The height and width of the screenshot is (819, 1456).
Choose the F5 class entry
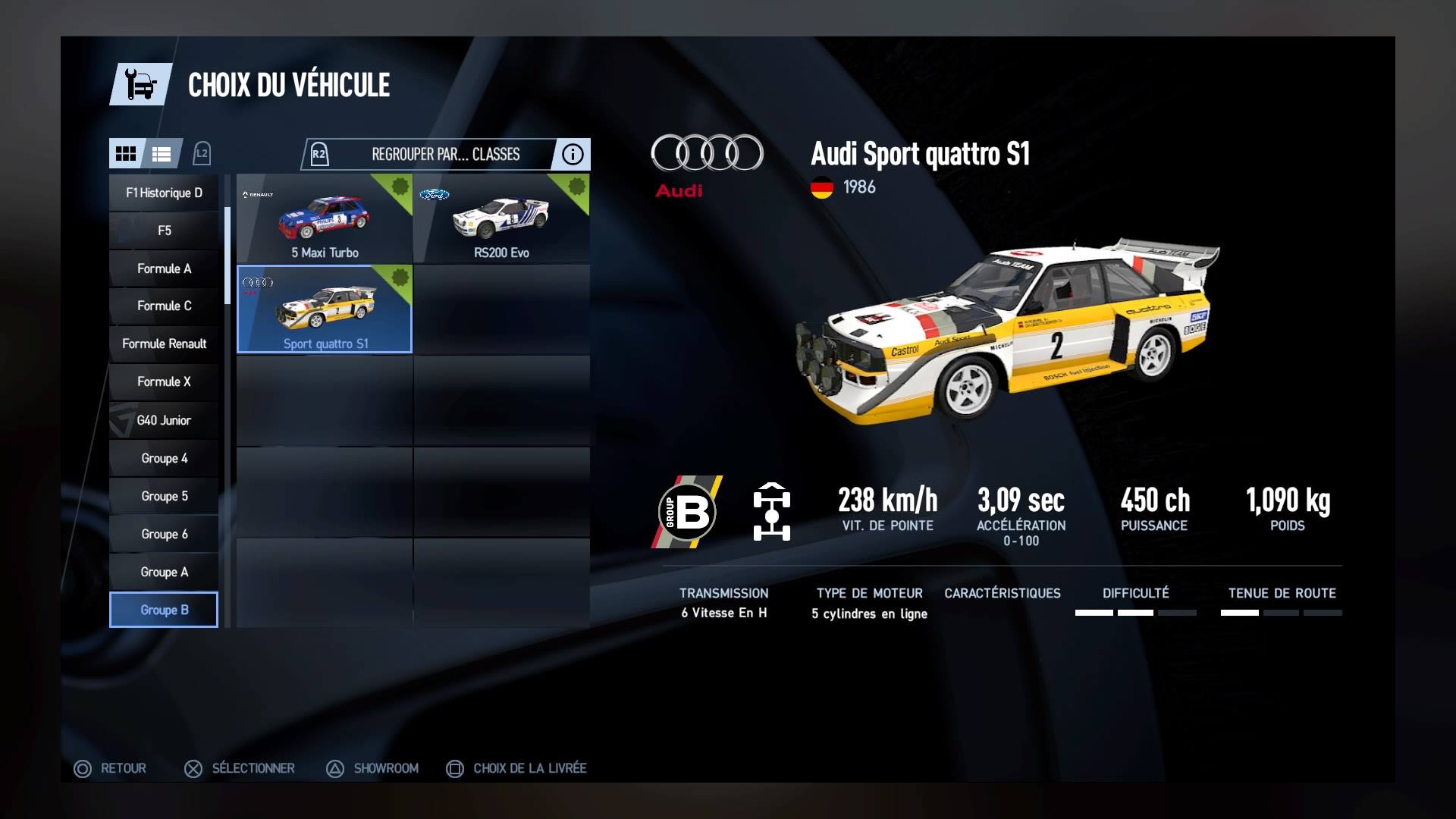(164, 231)
